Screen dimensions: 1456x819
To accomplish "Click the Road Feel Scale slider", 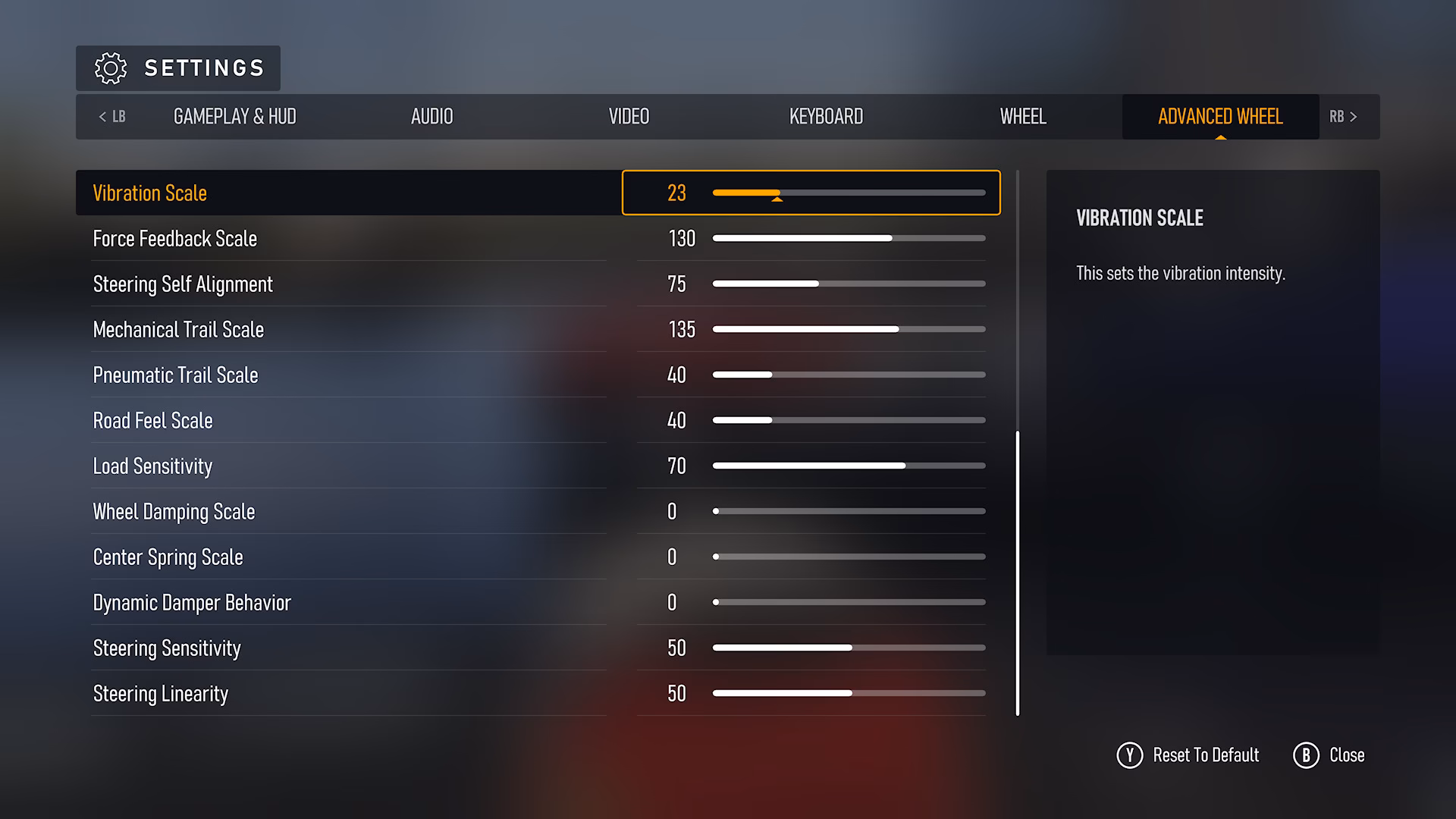I will pos(848,420).
